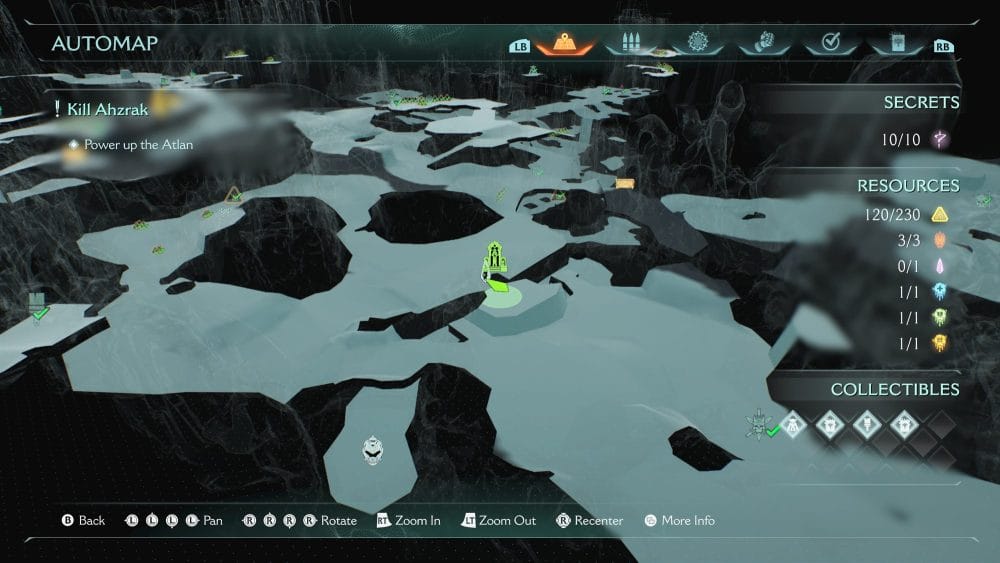Viewport: 1000px width, 563px height.
Task: Select the Automap tab with map icon
Action: [x=565, y=43]
